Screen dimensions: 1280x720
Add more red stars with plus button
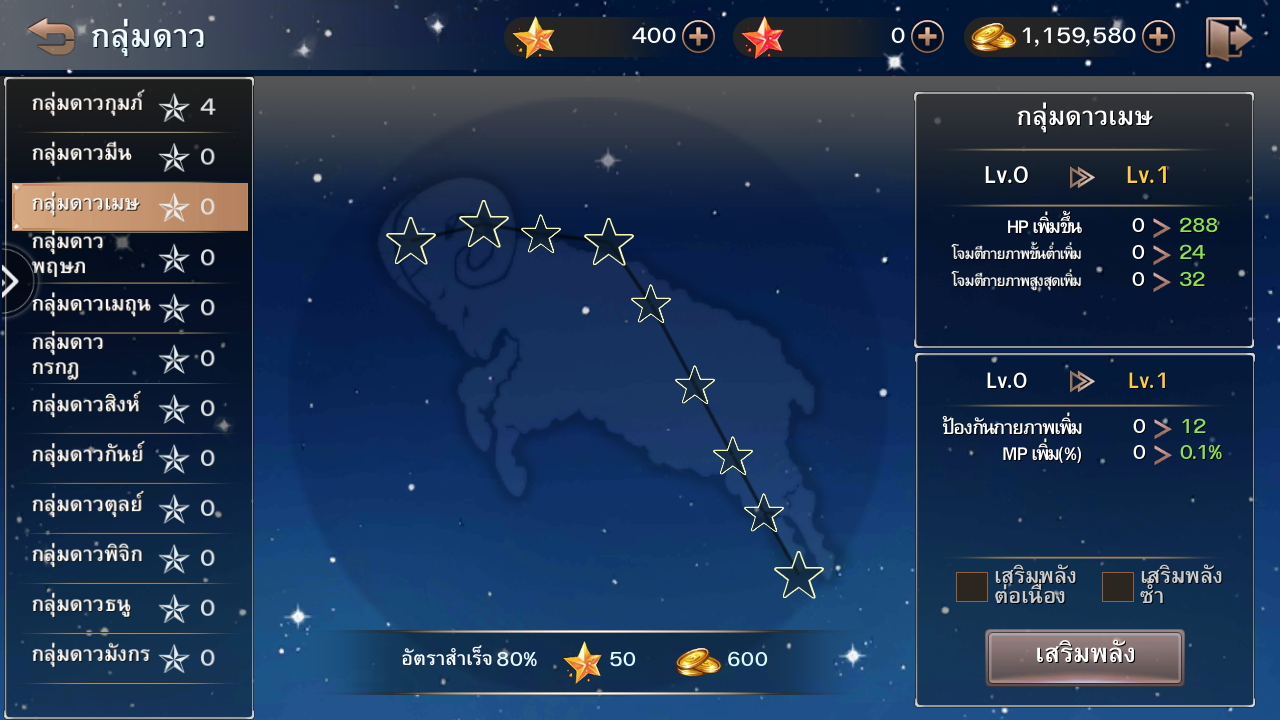tap(927, 37)
